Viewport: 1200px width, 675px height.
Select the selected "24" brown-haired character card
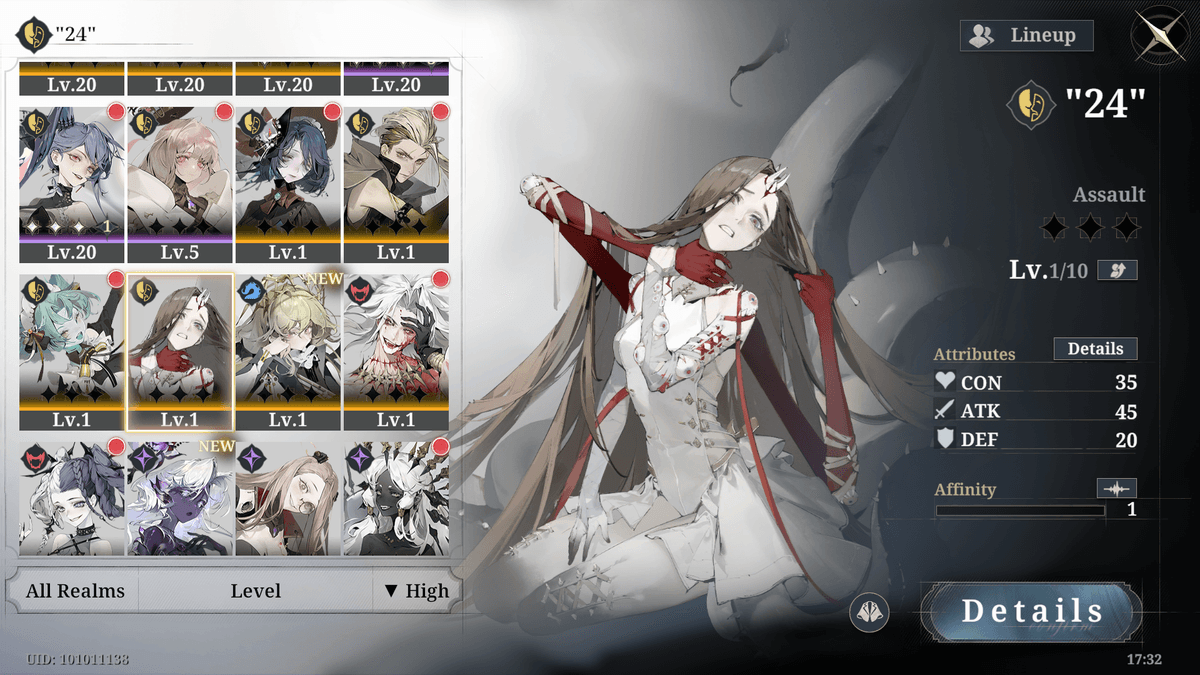[180, 350]
